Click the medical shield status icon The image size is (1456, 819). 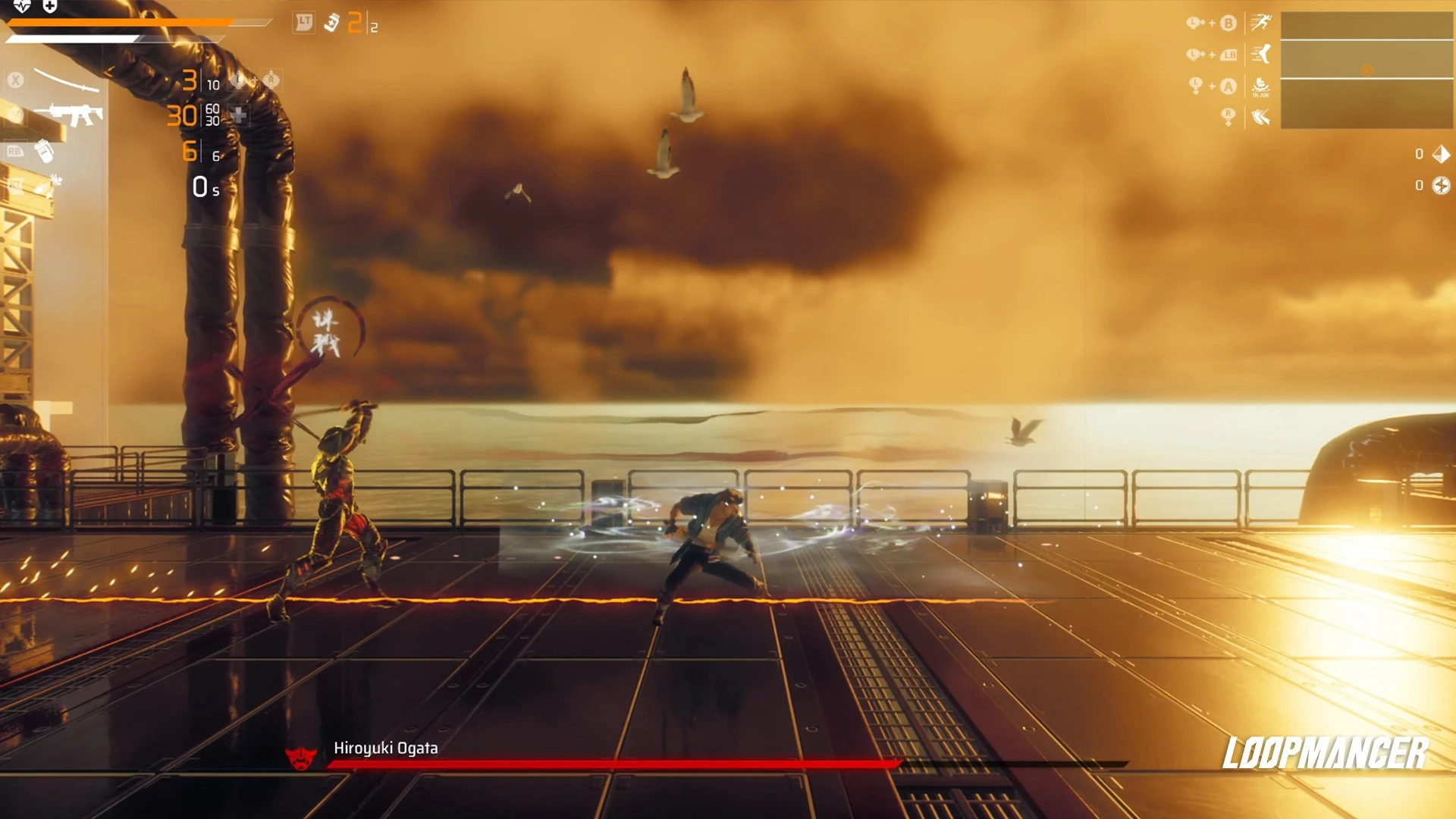(50, 7)
